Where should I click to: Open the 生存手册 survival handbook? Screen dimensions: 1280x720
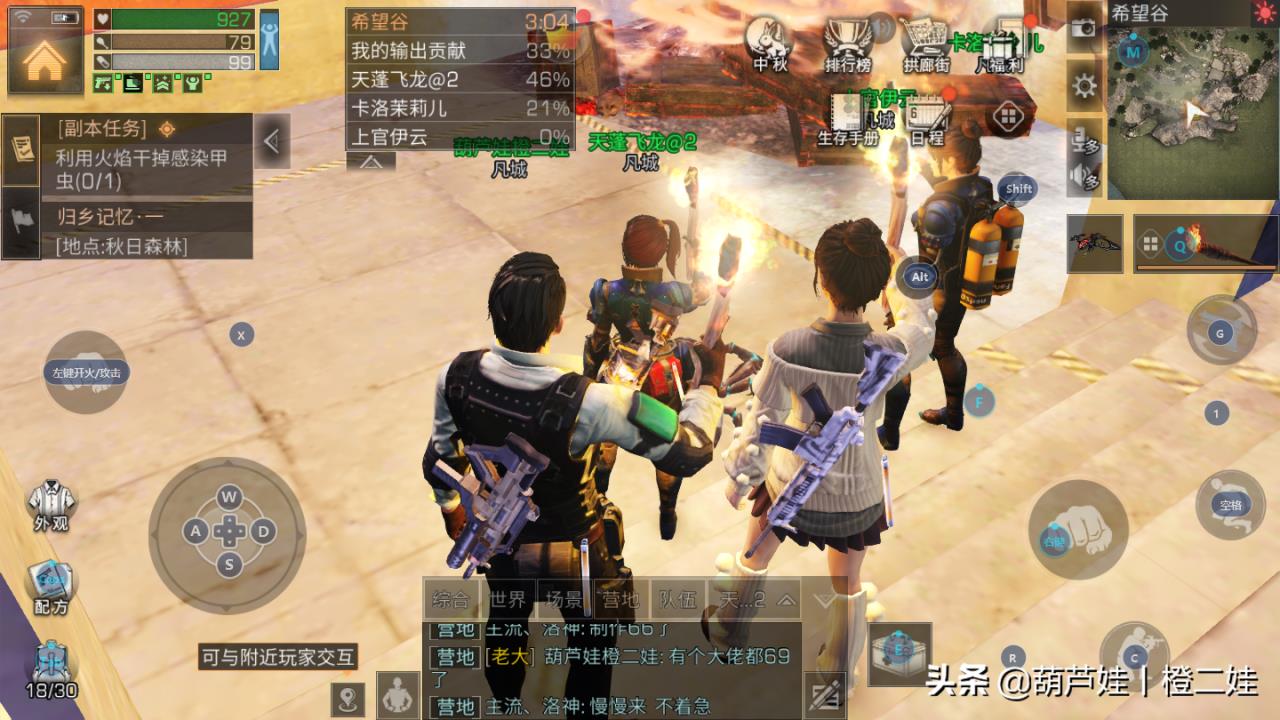coord(848,119)
